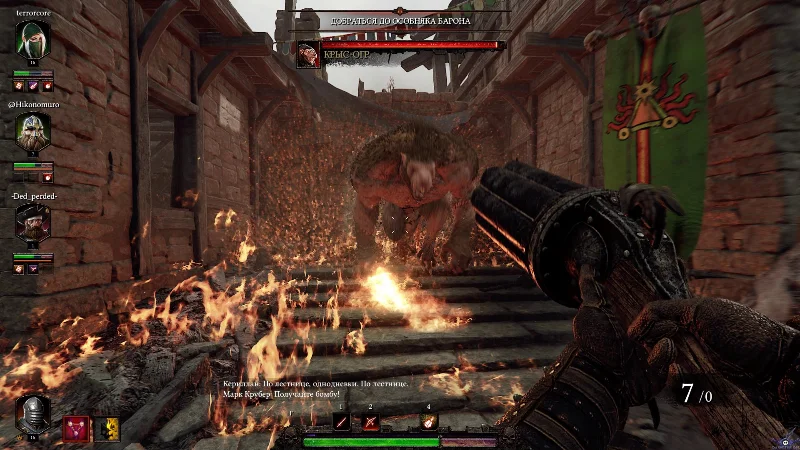The width and height of the screenshot is (800, 450).
Task: Choose melee weapon slot 1
Action: [341, 422]
